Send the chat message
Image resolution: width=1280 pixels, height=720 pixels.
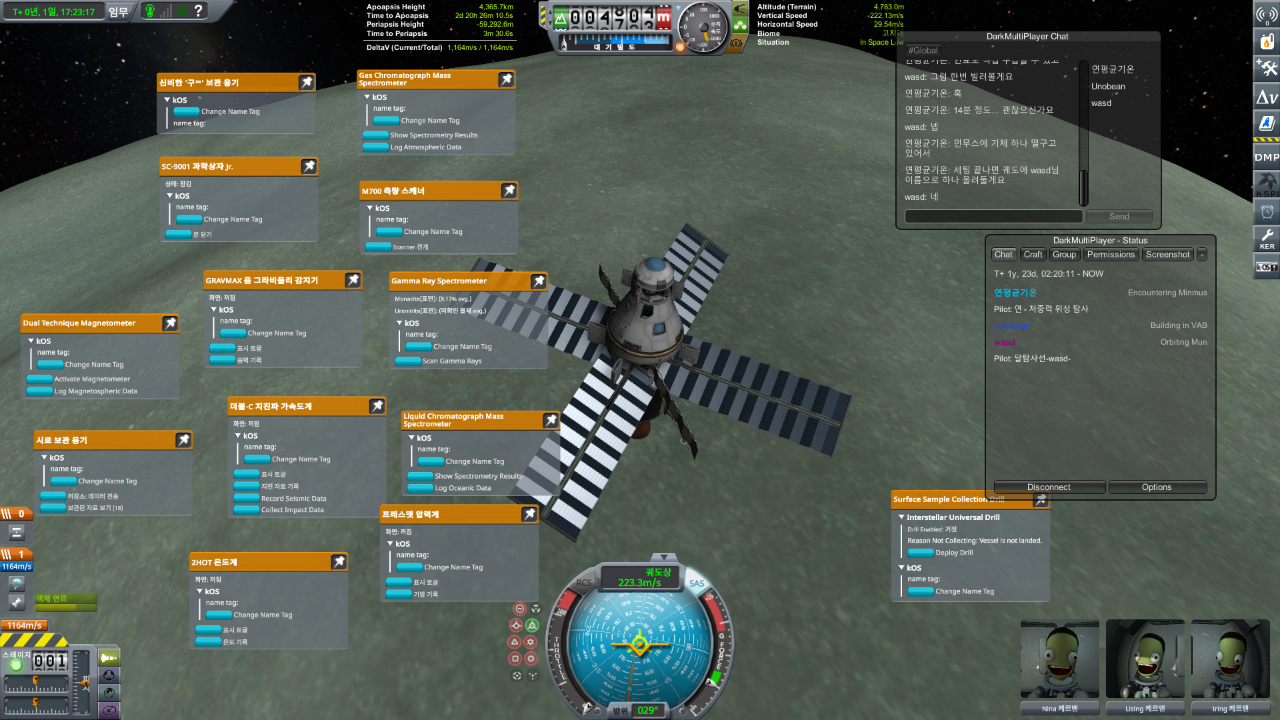pyautogui.click(x=1119, y=216)
